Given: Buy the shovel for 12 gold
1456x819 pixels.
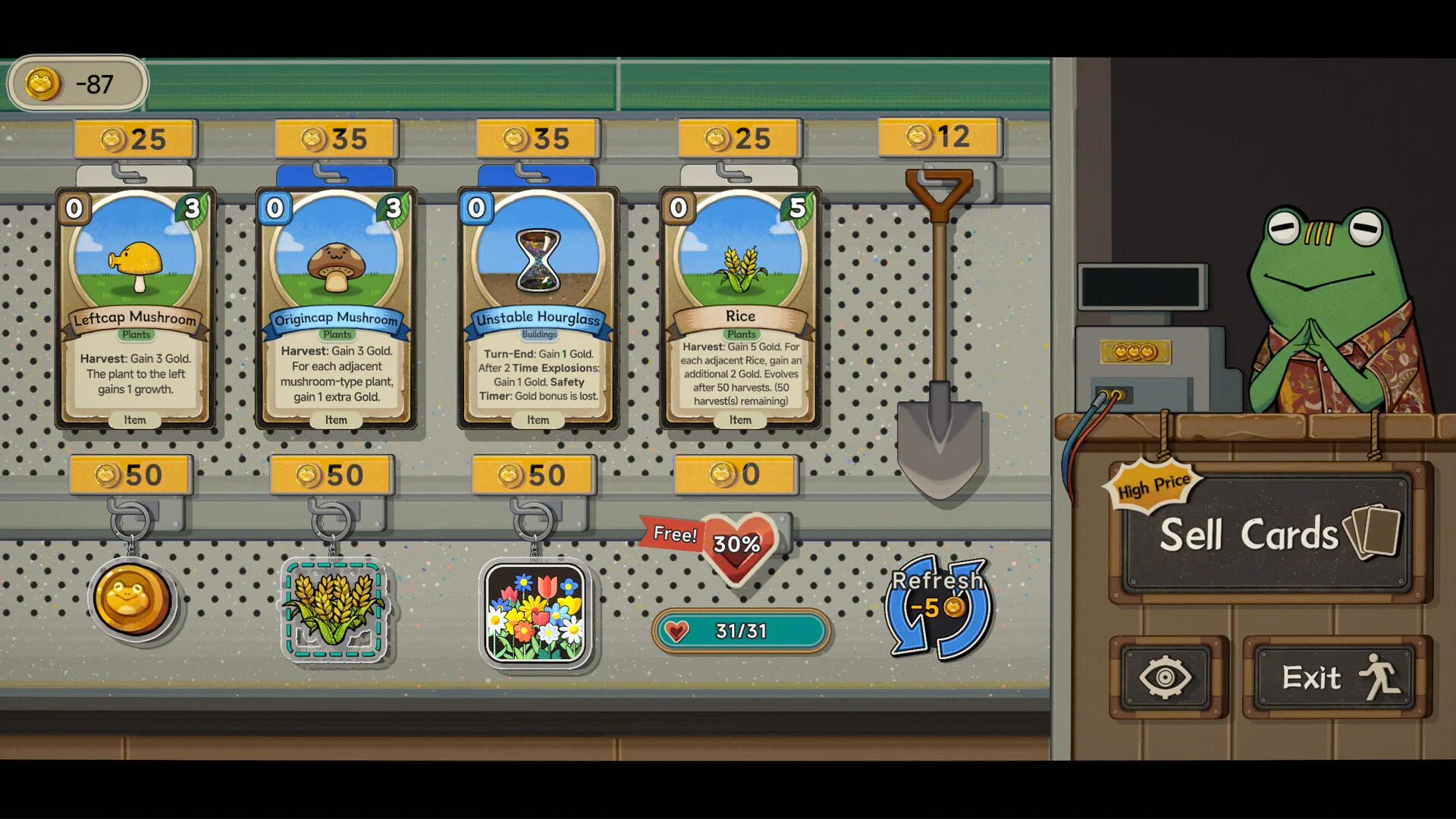Looking at the screenshot, I should 940,334.
